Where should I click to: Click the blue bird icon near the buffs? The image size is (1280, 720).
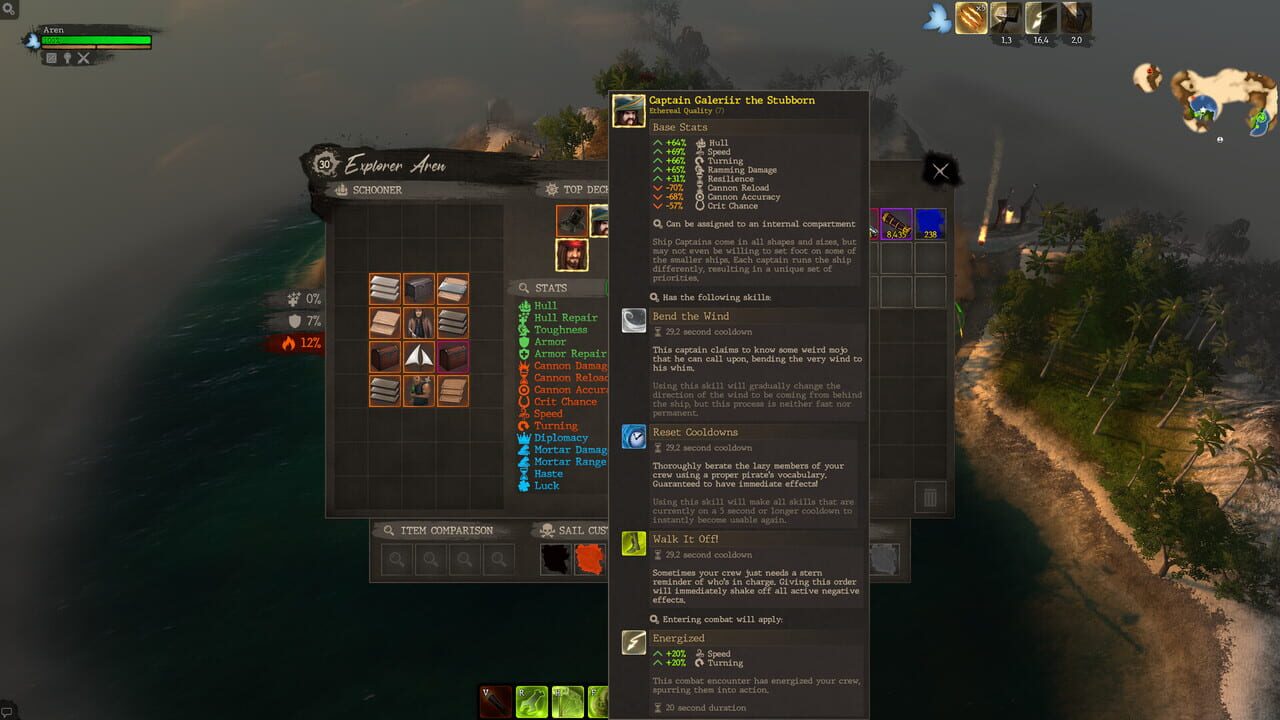pyautogui.click(x=936, y=20)
